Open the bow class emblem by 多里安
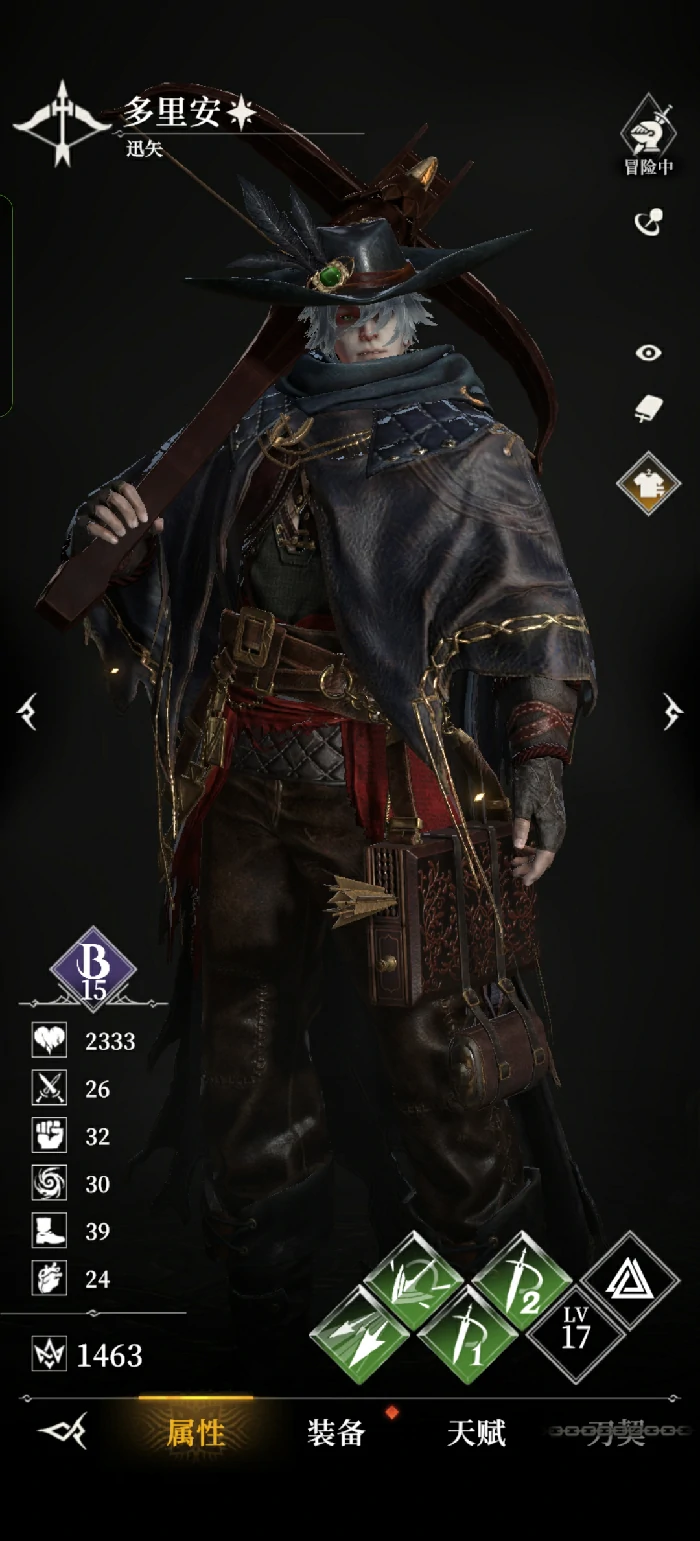The height and width of the screenshot is (1541, 700). 62,122
